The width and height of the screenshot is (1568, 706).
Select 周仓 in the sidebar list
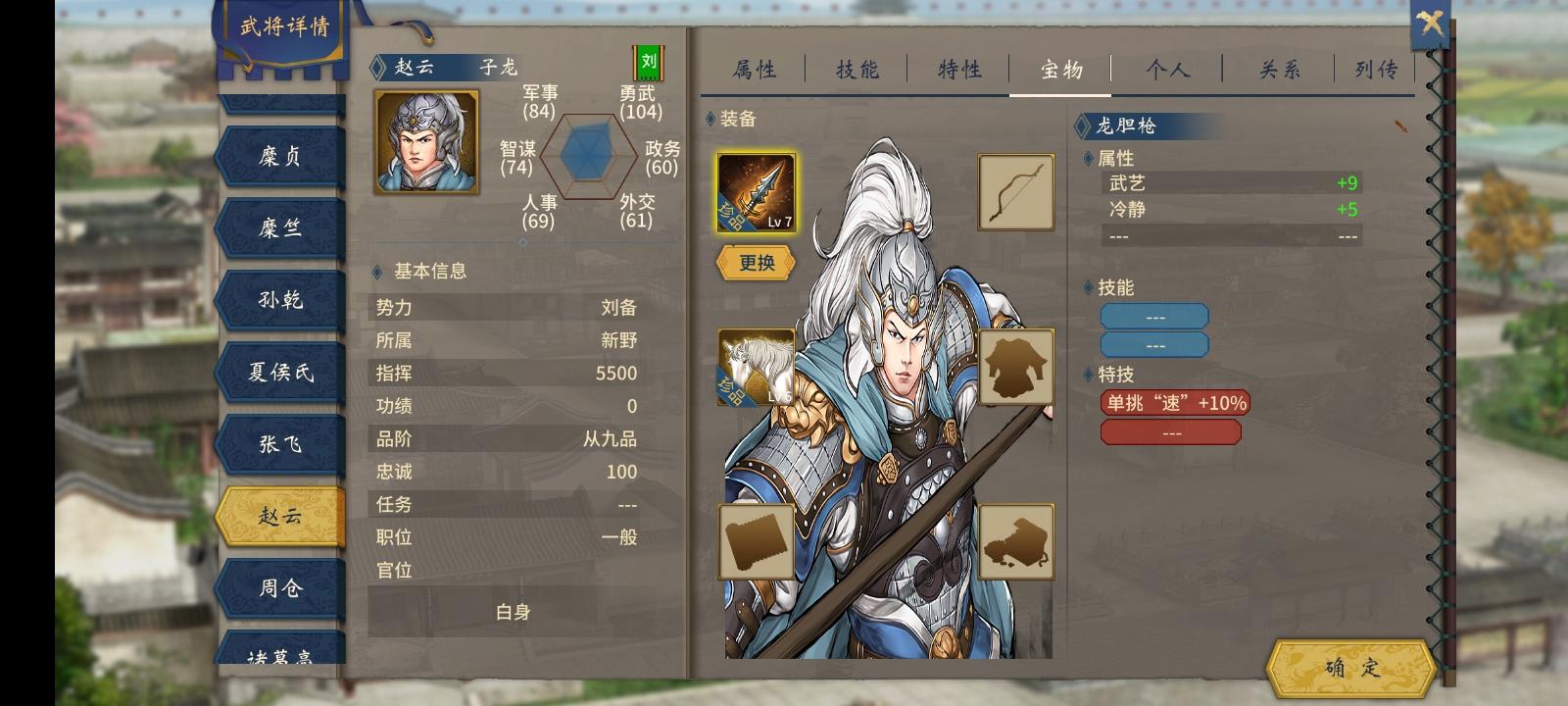click(282, 587)
